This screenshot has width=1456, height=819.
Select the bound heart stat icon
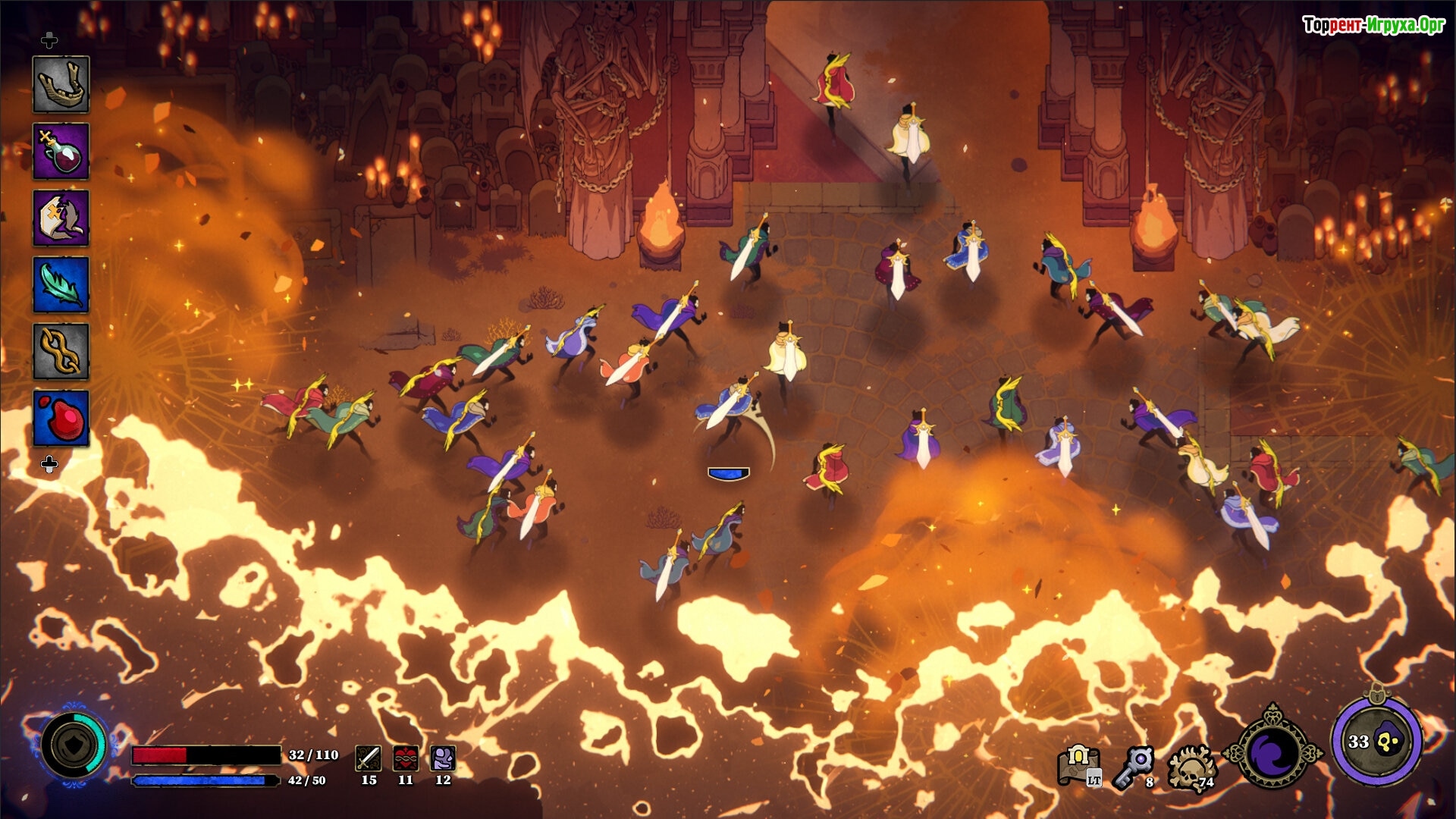click(x=406, y=758)
